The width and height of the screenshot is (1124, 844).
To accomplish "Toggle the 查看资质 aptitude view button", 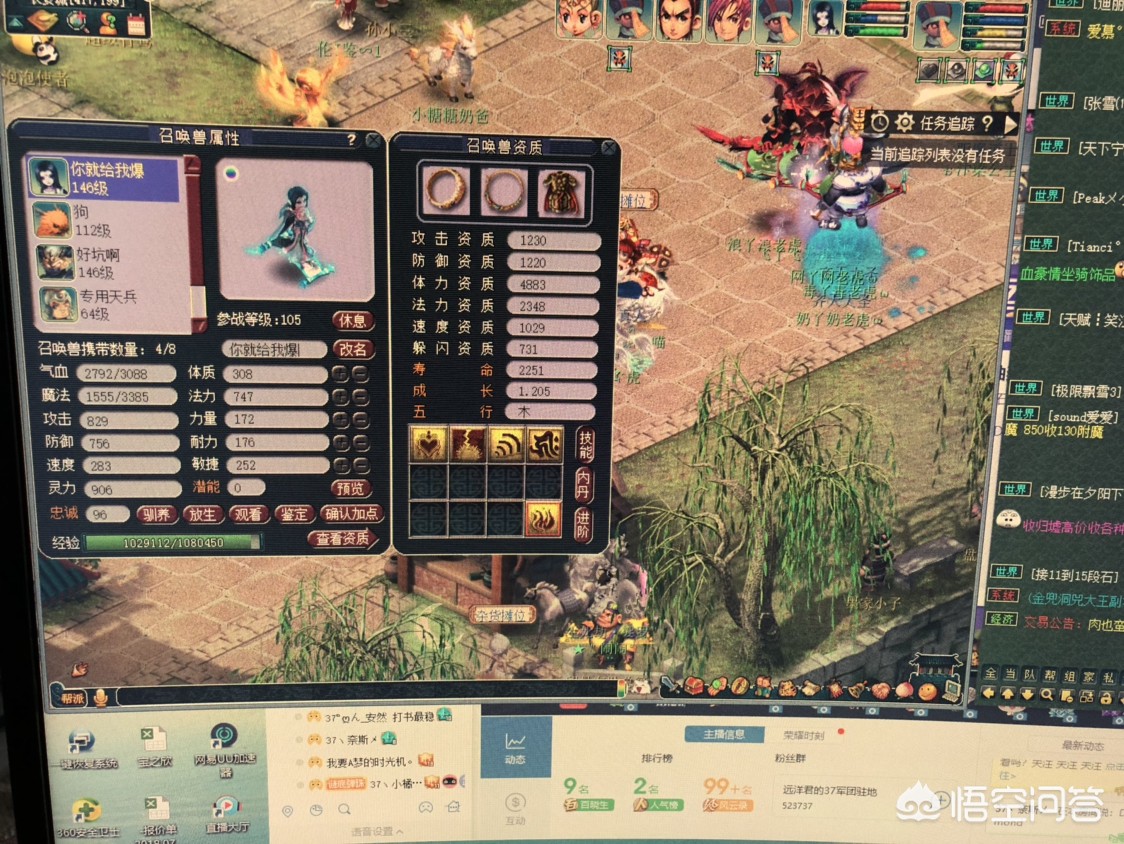I will [343, 538].
